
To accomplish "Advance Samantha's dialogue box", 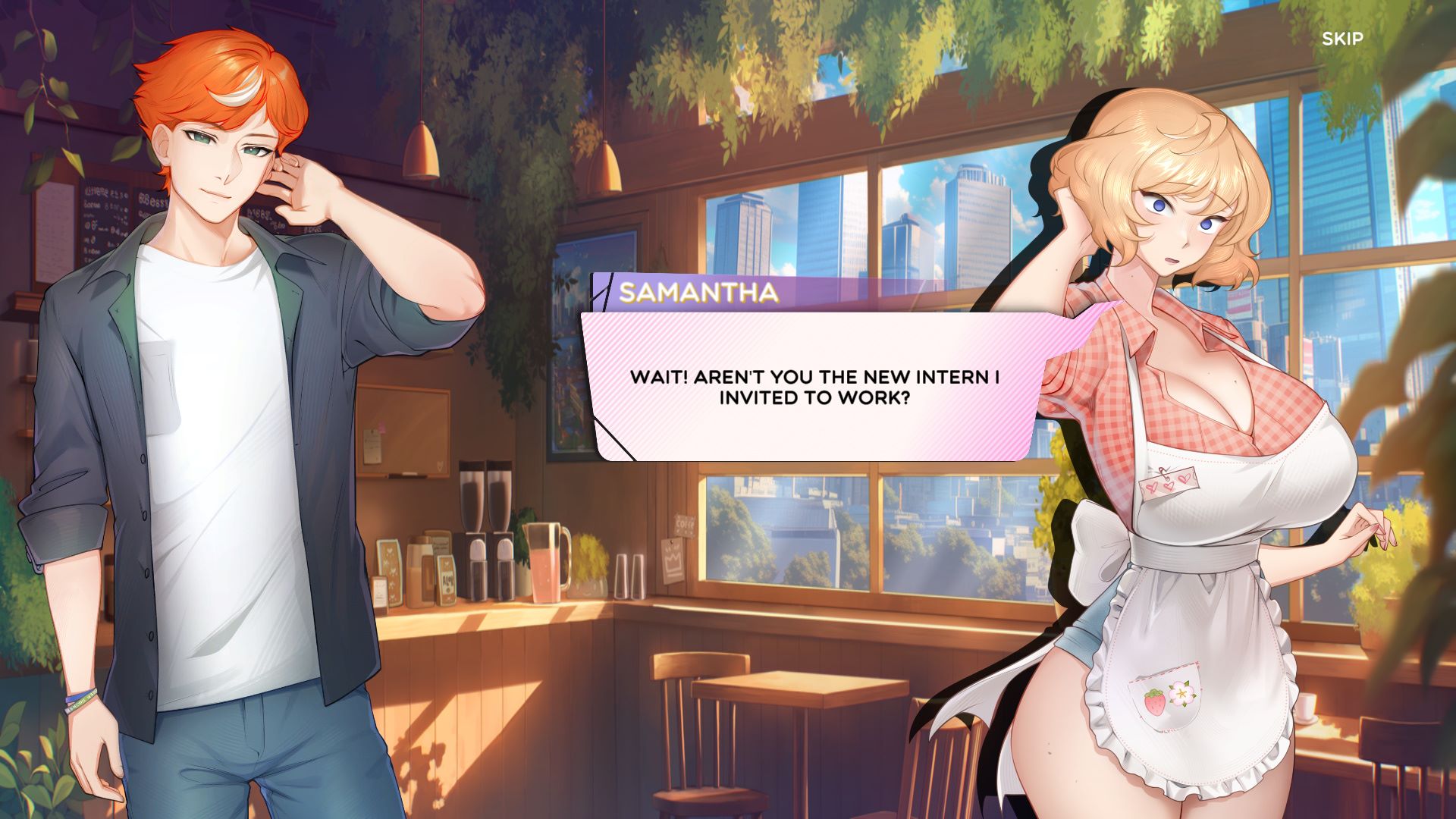I will click(x=814, y=387).
